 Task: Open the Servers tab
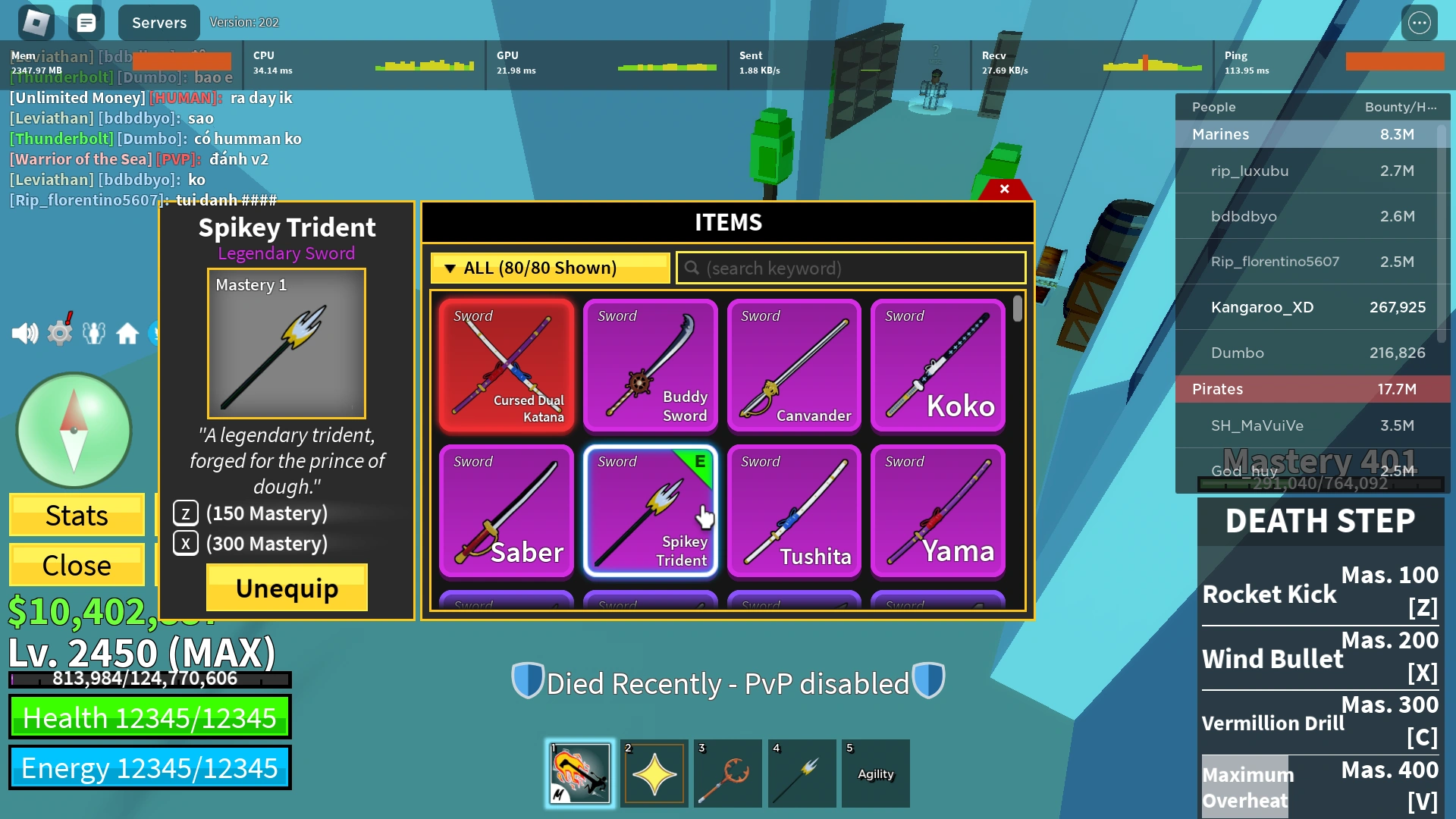click(158, 22)
